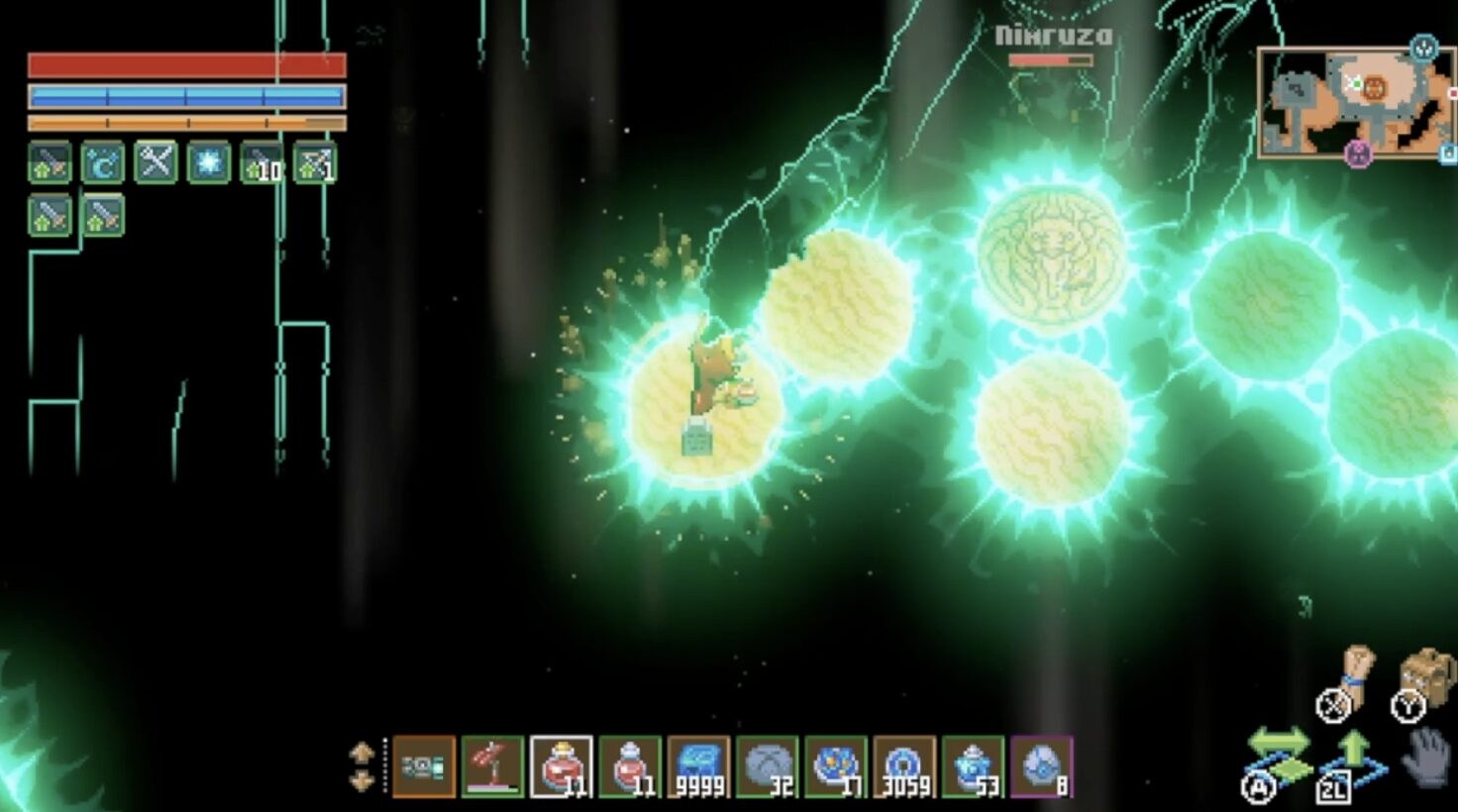Screen dimensions: 1458x812
Task: Inspect the blue crescent moon buff icon
Action: [103, 163]
